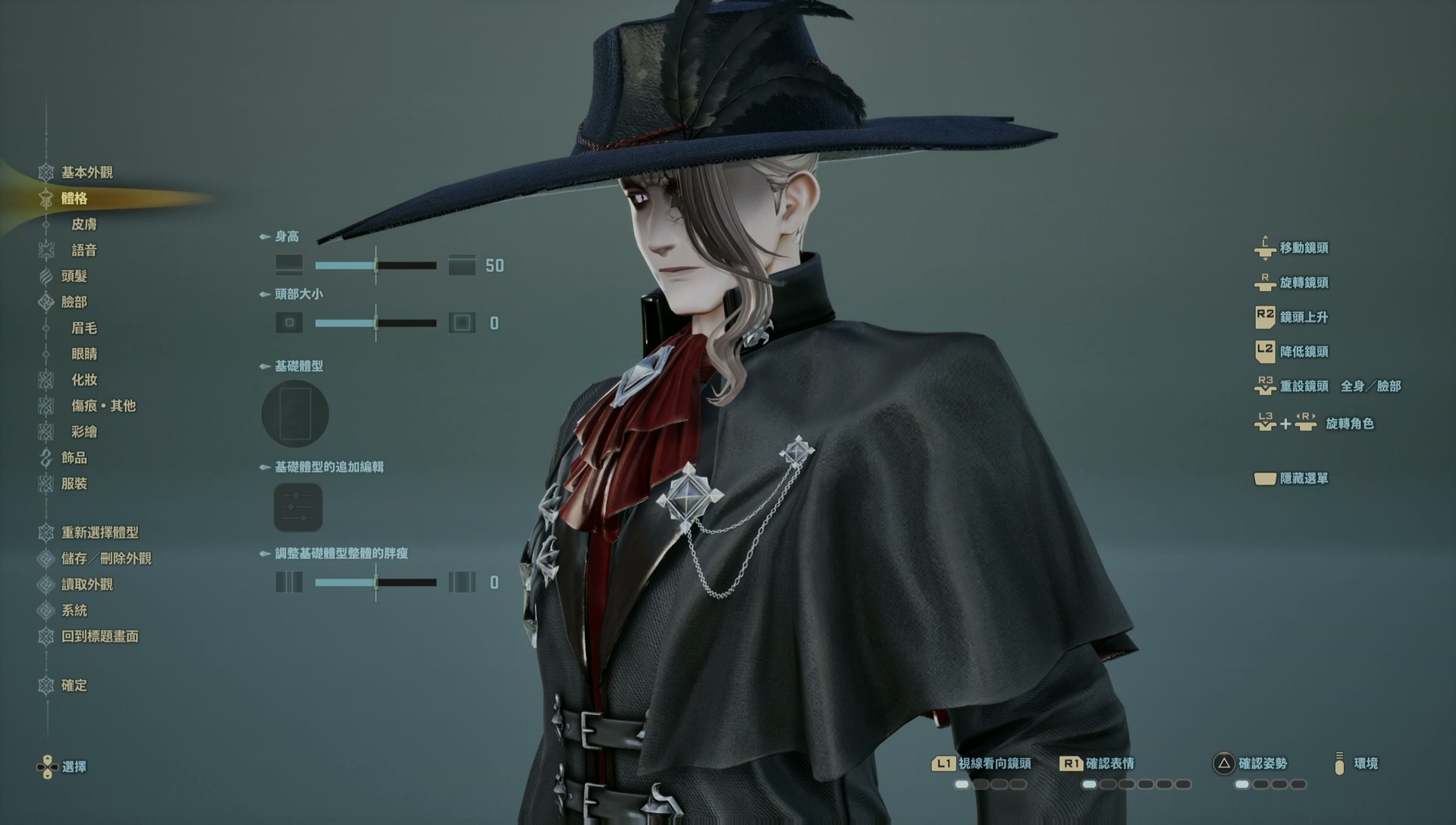Choose the 眉毛 eyebrows entry
The image size is (1456, 825).
84,328
